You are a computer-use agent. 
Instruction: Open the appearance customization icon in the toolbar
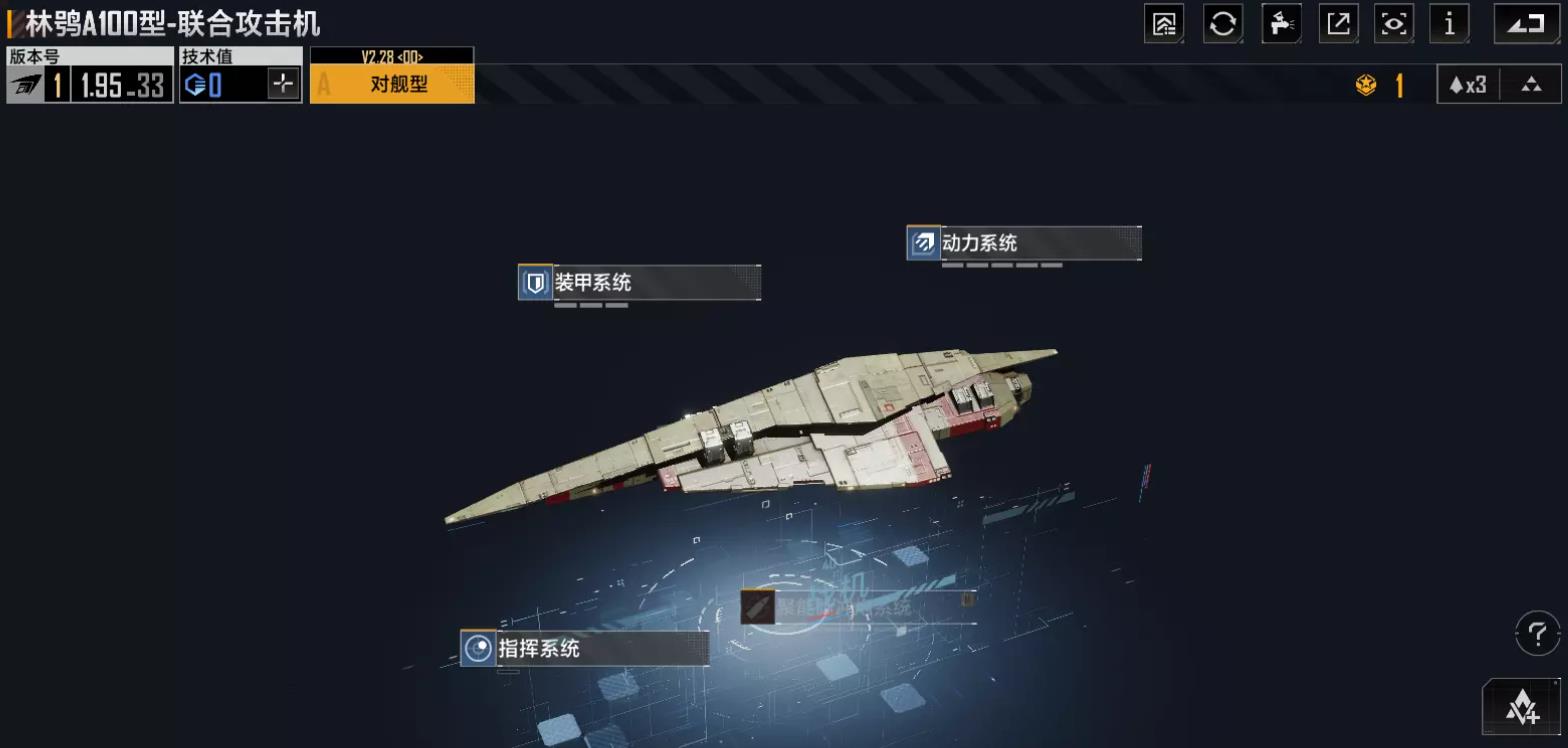click(x=1163, y=24)
